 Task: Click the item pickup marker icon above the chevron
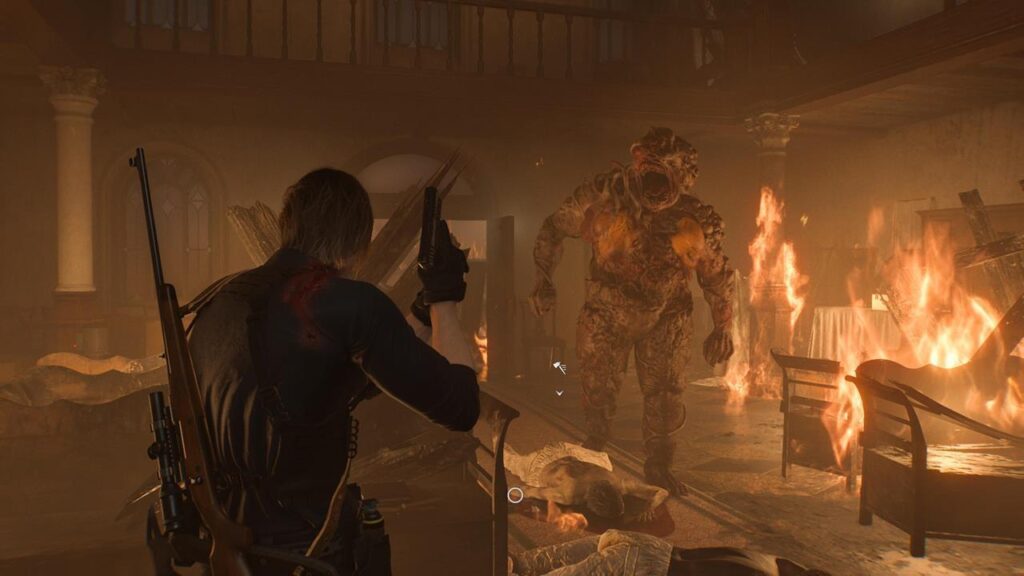[x=559, y=368]
